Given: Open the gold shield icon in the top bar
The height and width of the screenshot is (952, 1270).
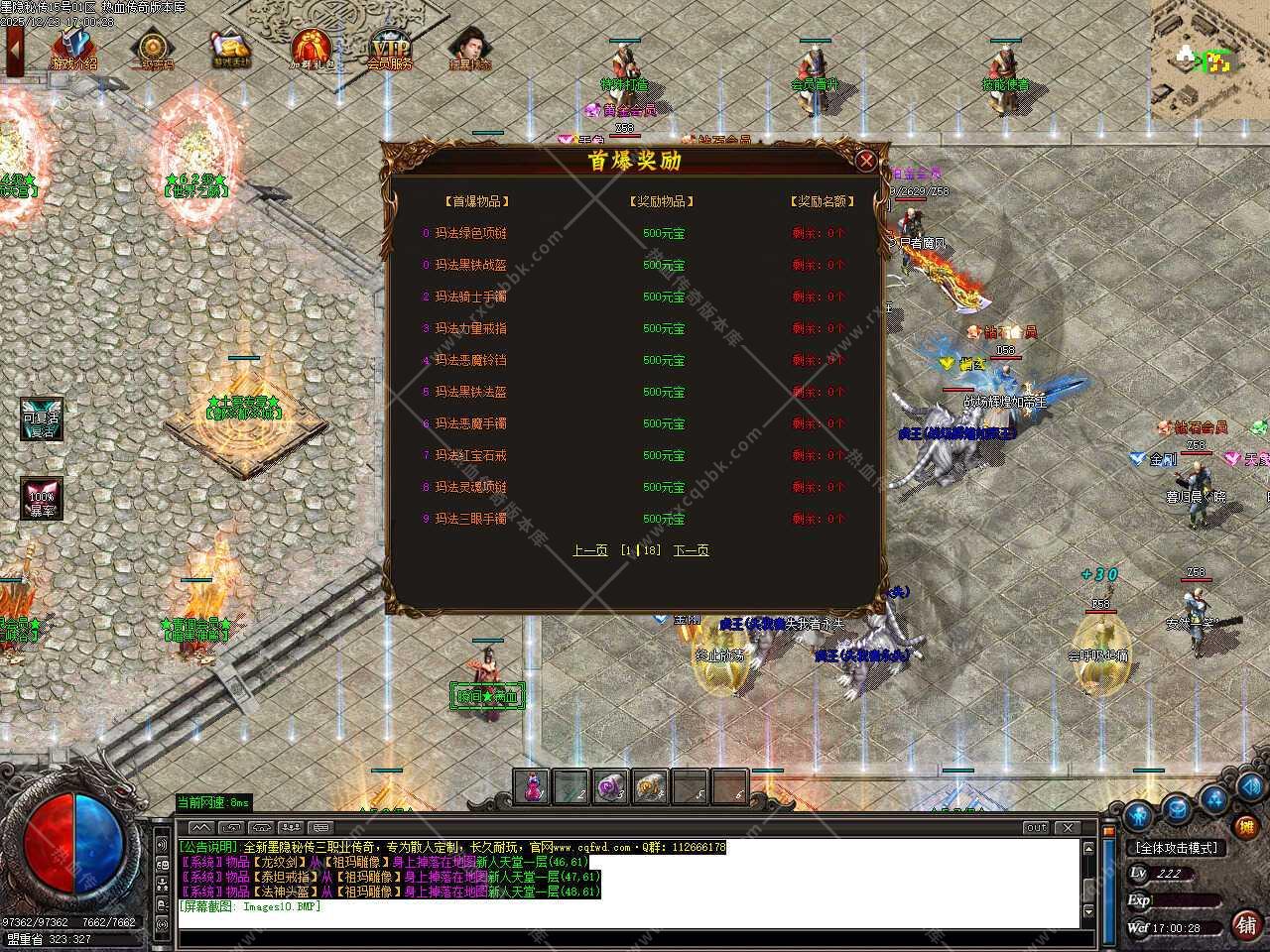Looking at the screenshot, I should (x=152, y=49).
